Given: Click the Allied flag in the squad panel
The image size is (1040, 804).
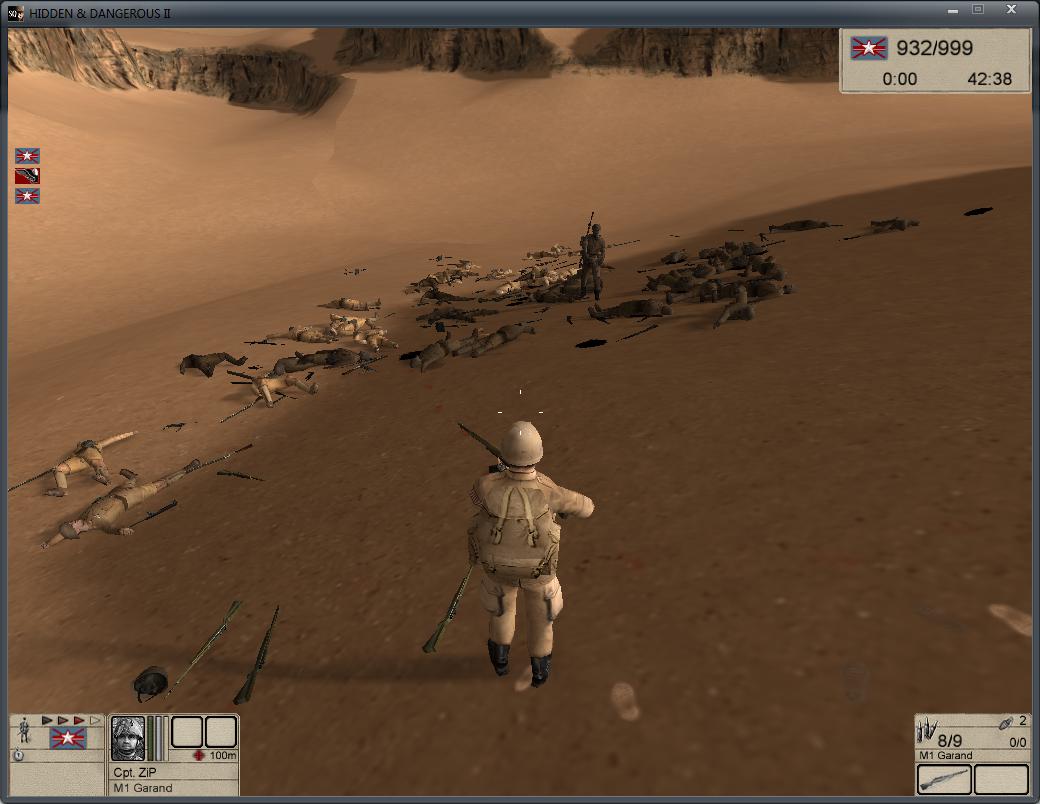Looking at the screenshot, I should coord(68,739).
